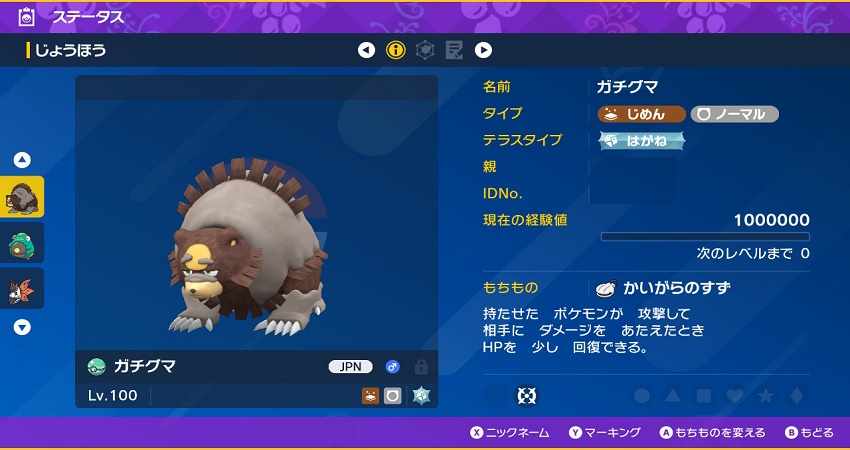Pick the red and white Pokémon slot
Image resolution: width=850 pixels, height=450 pixels.
coord(22,289)
